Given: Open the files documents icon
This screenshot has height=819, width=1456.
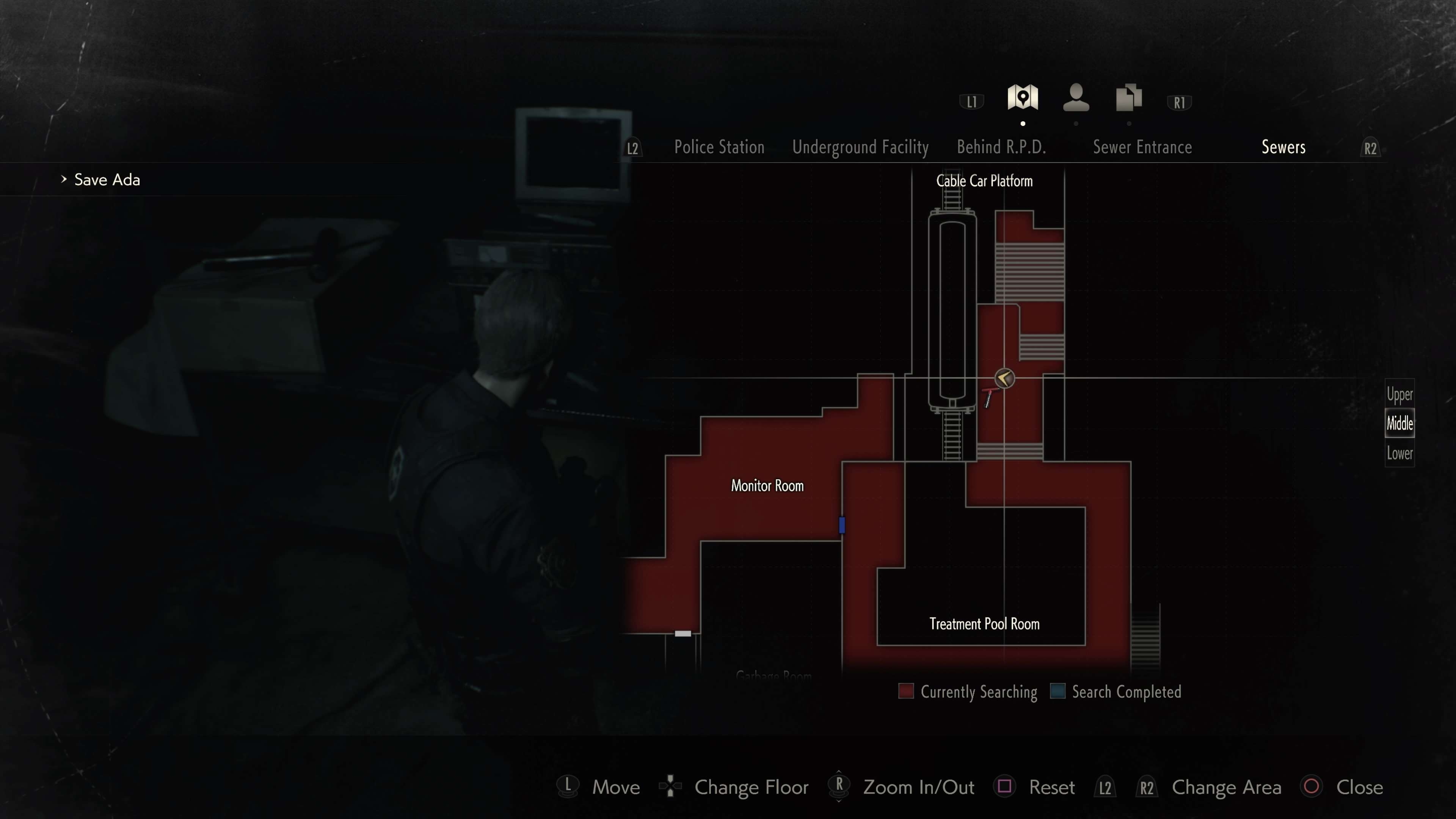Looking at the screenshot, I should [1129, 98].
